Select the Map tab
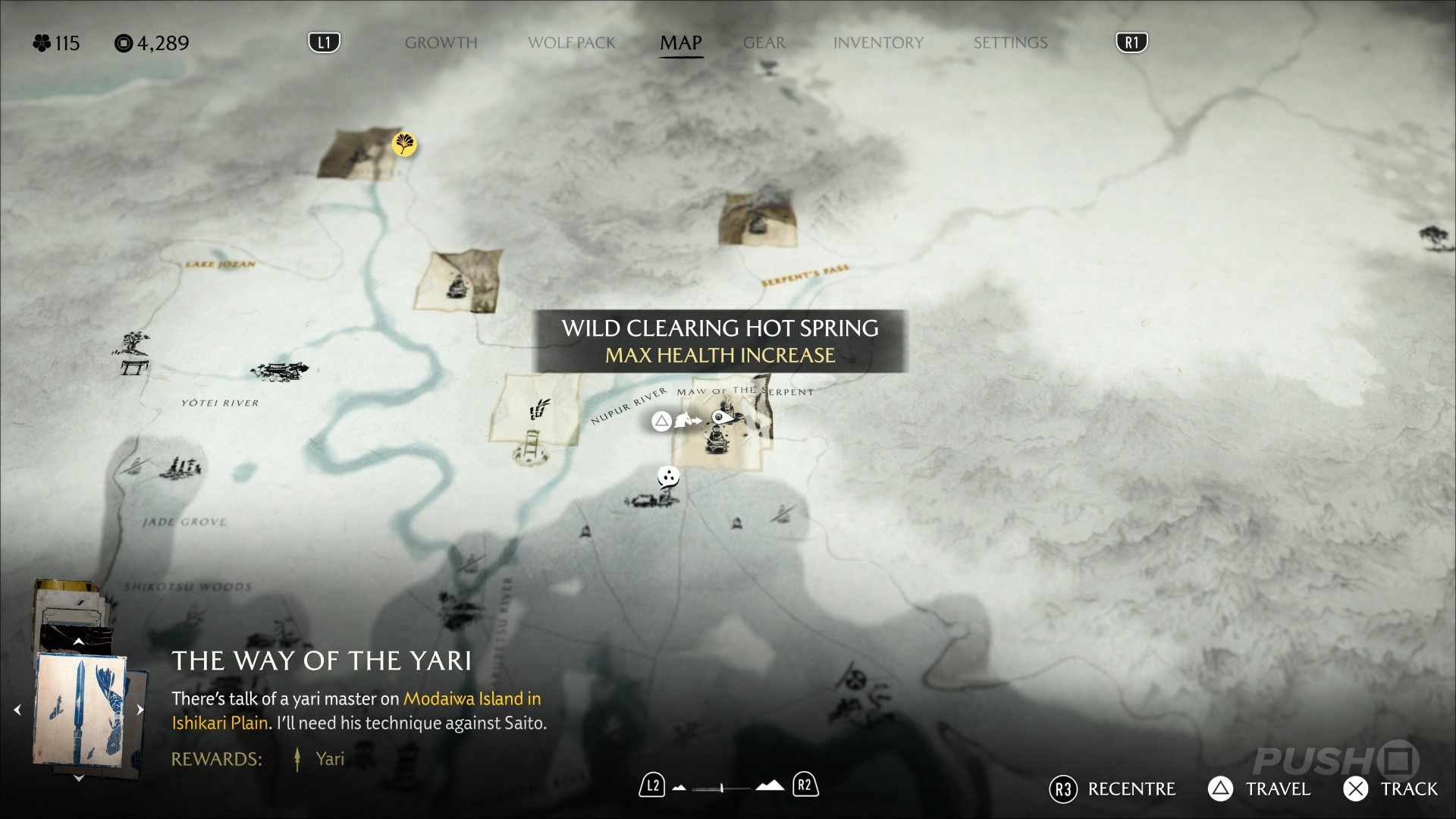 [x=680, y=43]
